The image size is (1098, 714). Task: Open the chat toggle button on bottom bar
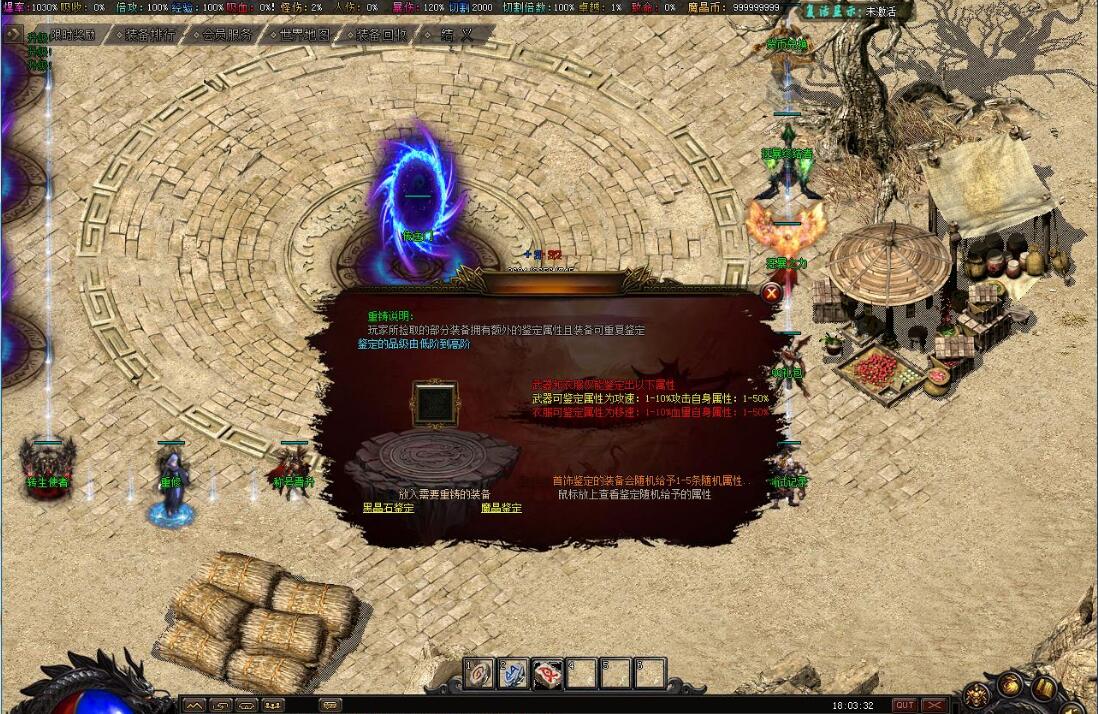coord(329,705)
